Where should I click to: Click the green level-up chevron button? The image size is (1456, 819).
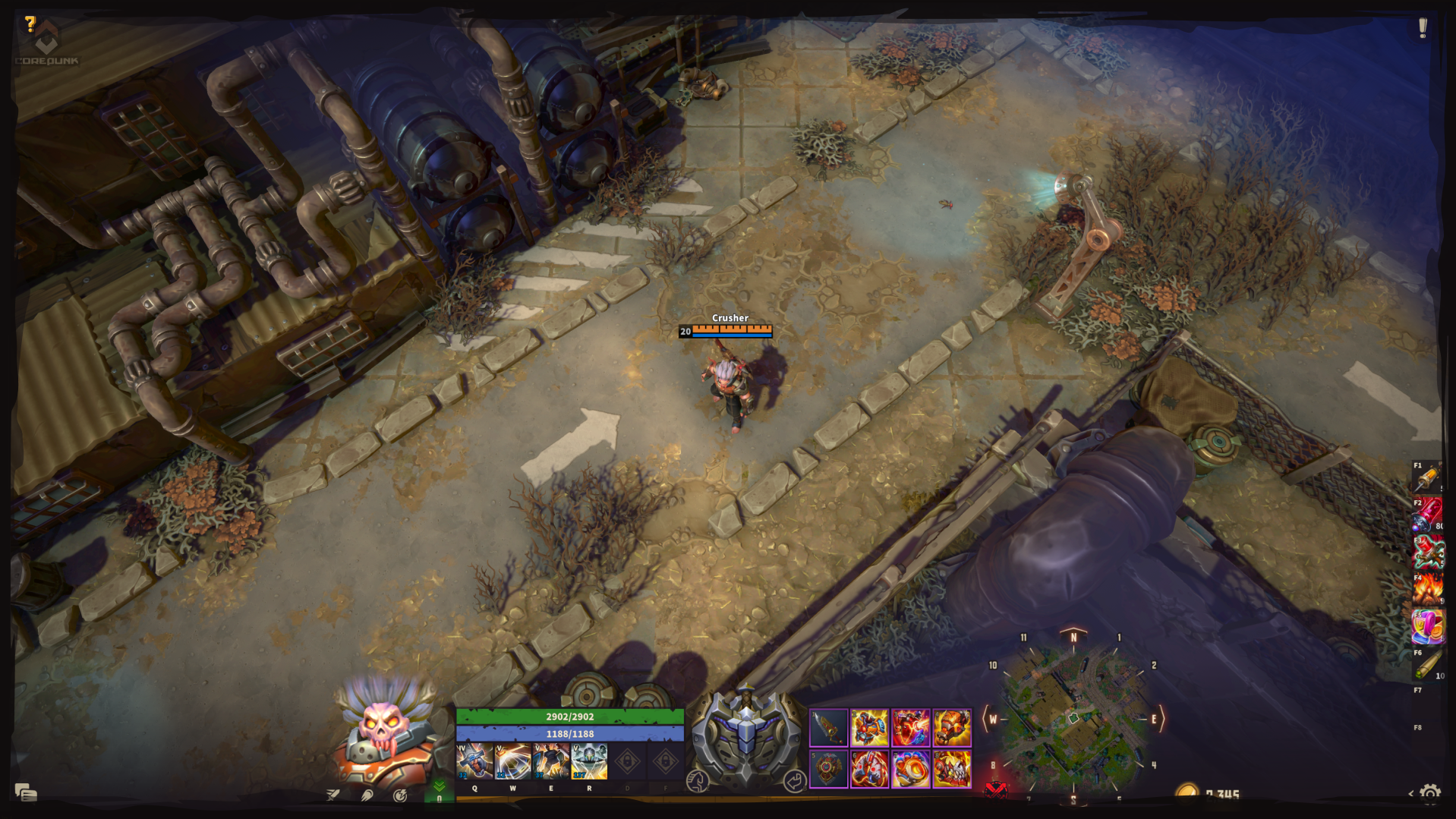click(439, 789)
